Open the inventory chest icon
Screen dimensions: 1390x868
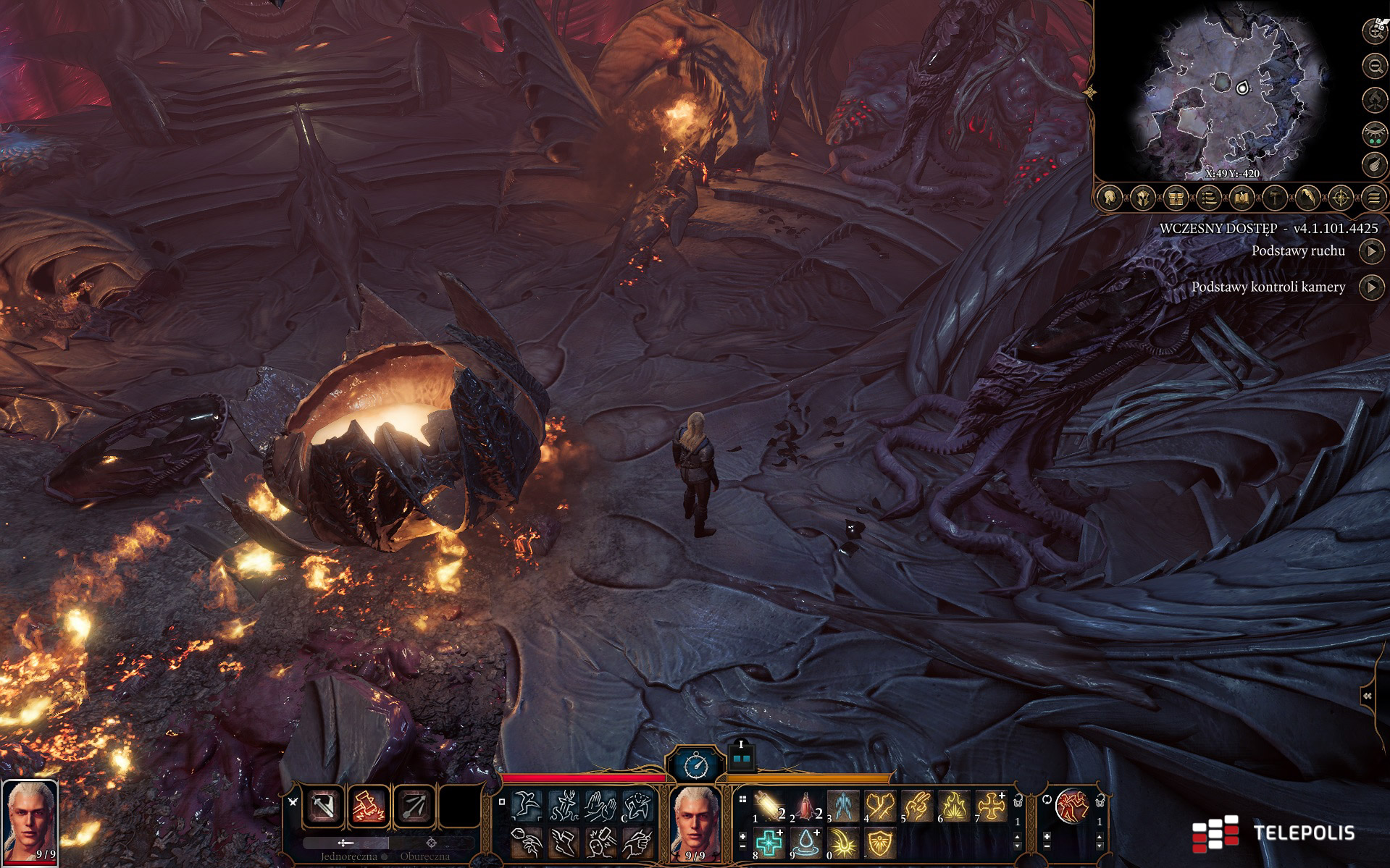click(x=1176, y=197)
